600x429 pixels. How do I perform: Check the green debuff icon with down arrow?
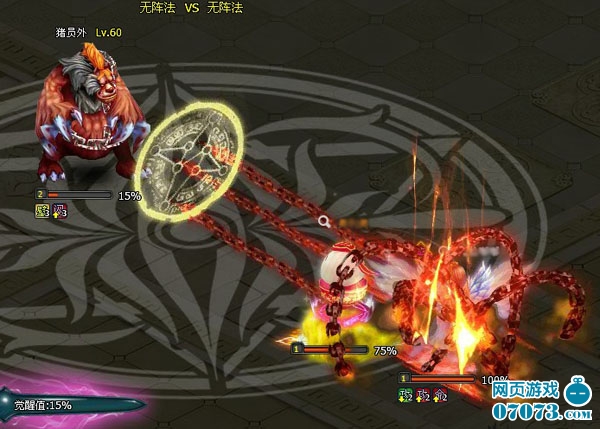(406, 395)
